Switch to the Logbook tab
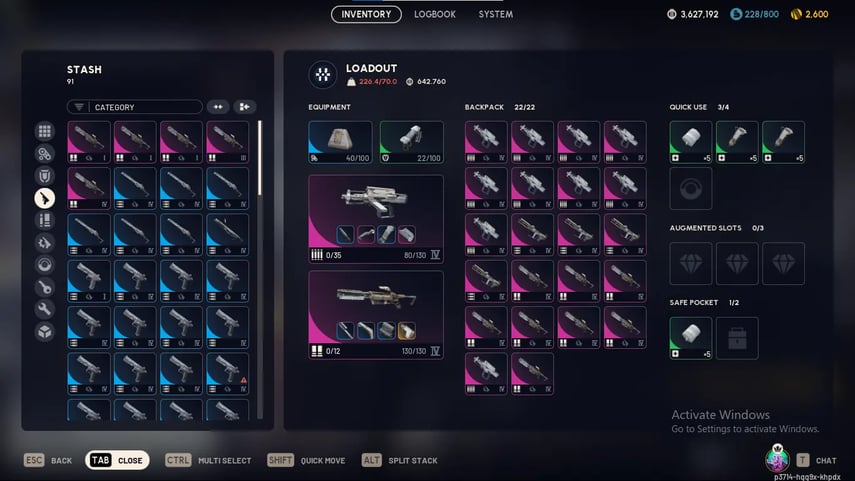 click(x=435, y=14)
